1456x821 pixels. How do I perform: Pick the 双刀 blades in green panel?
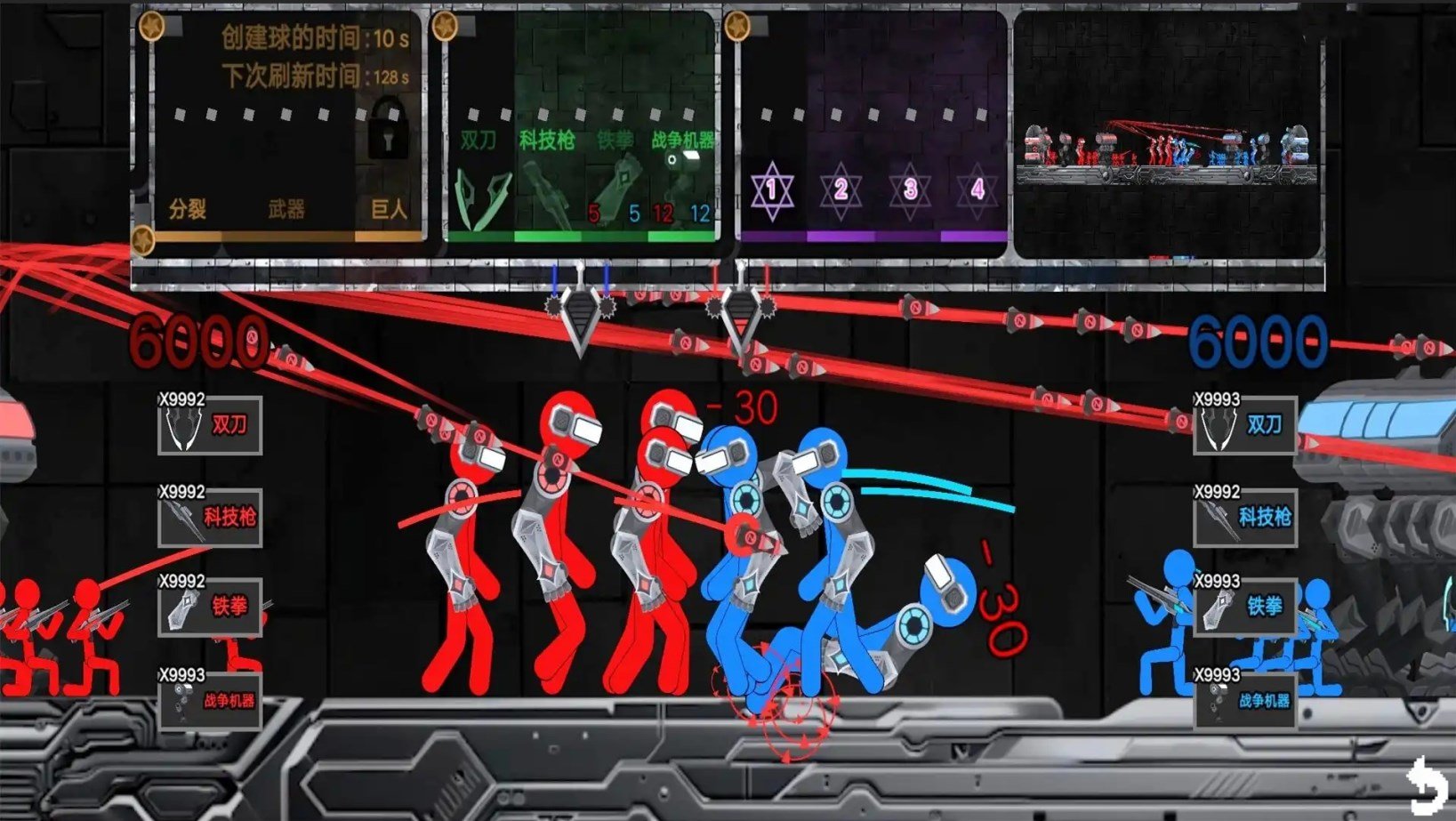[x=483, y=197]
